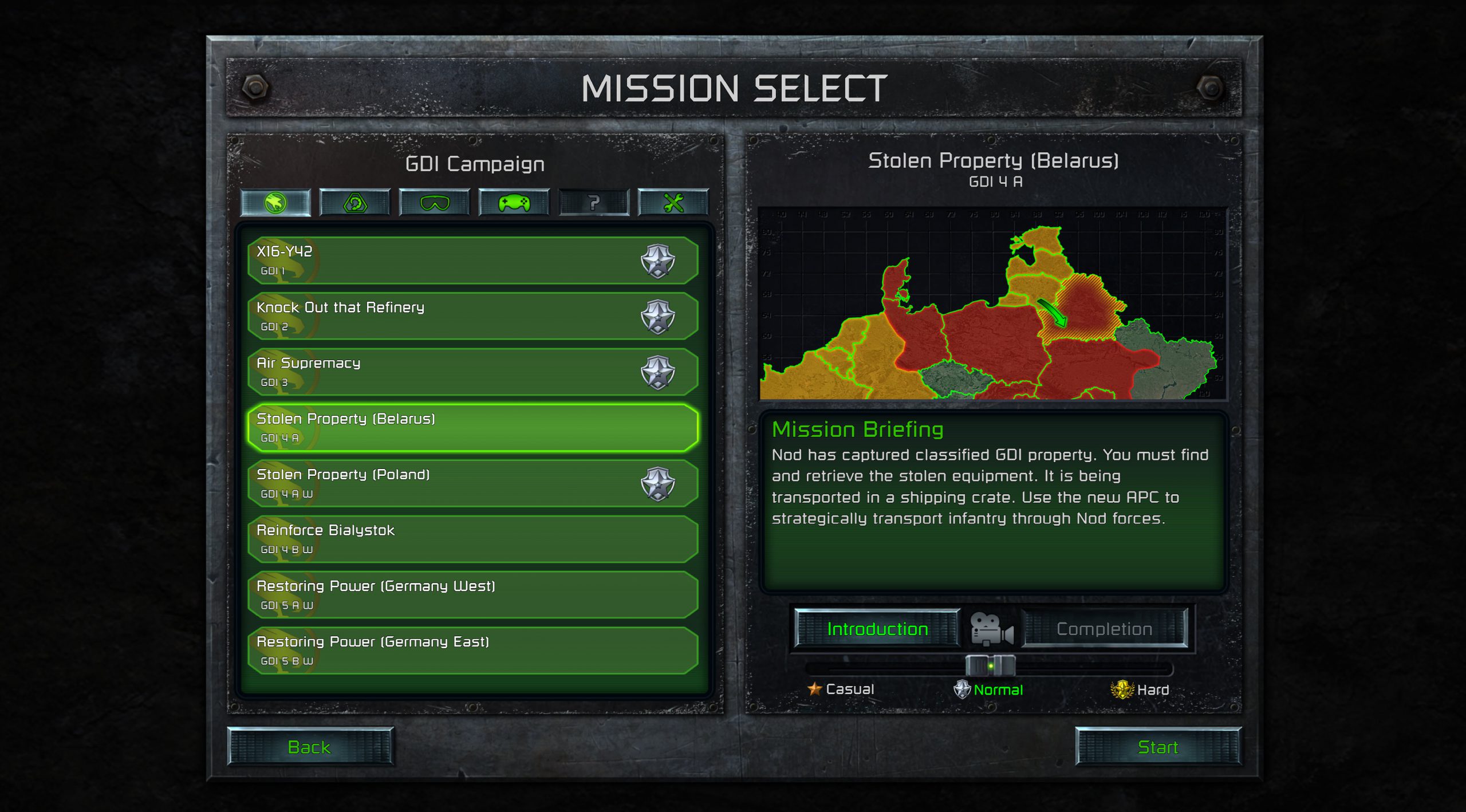The image size is (1466, 812).
Task: Select Restoring Power (Germany East) mission
Action: click(x=472, y=650)
